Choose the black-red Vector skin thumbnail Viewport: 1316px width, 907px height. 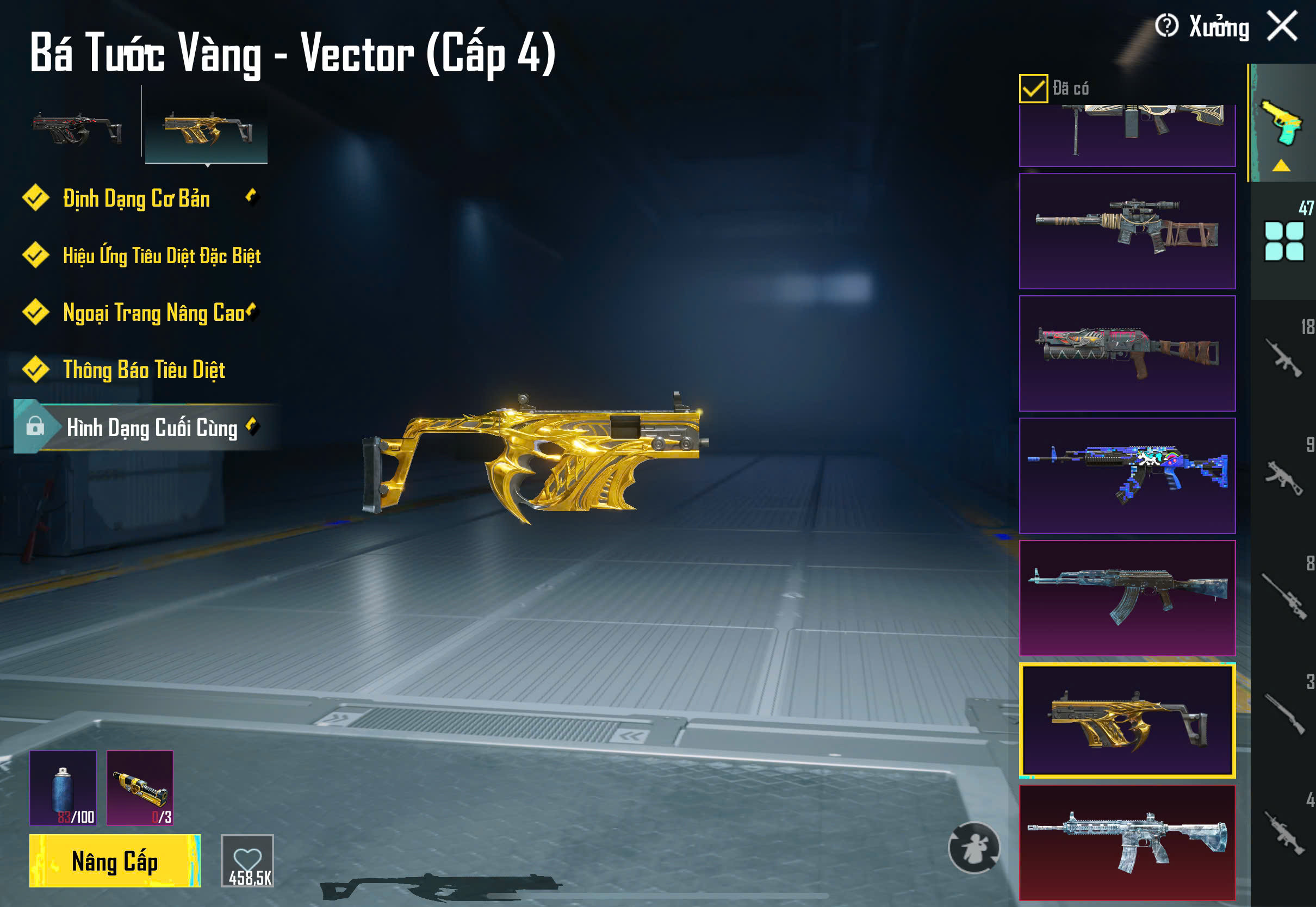pyautogui.click(x=77, y=127)
